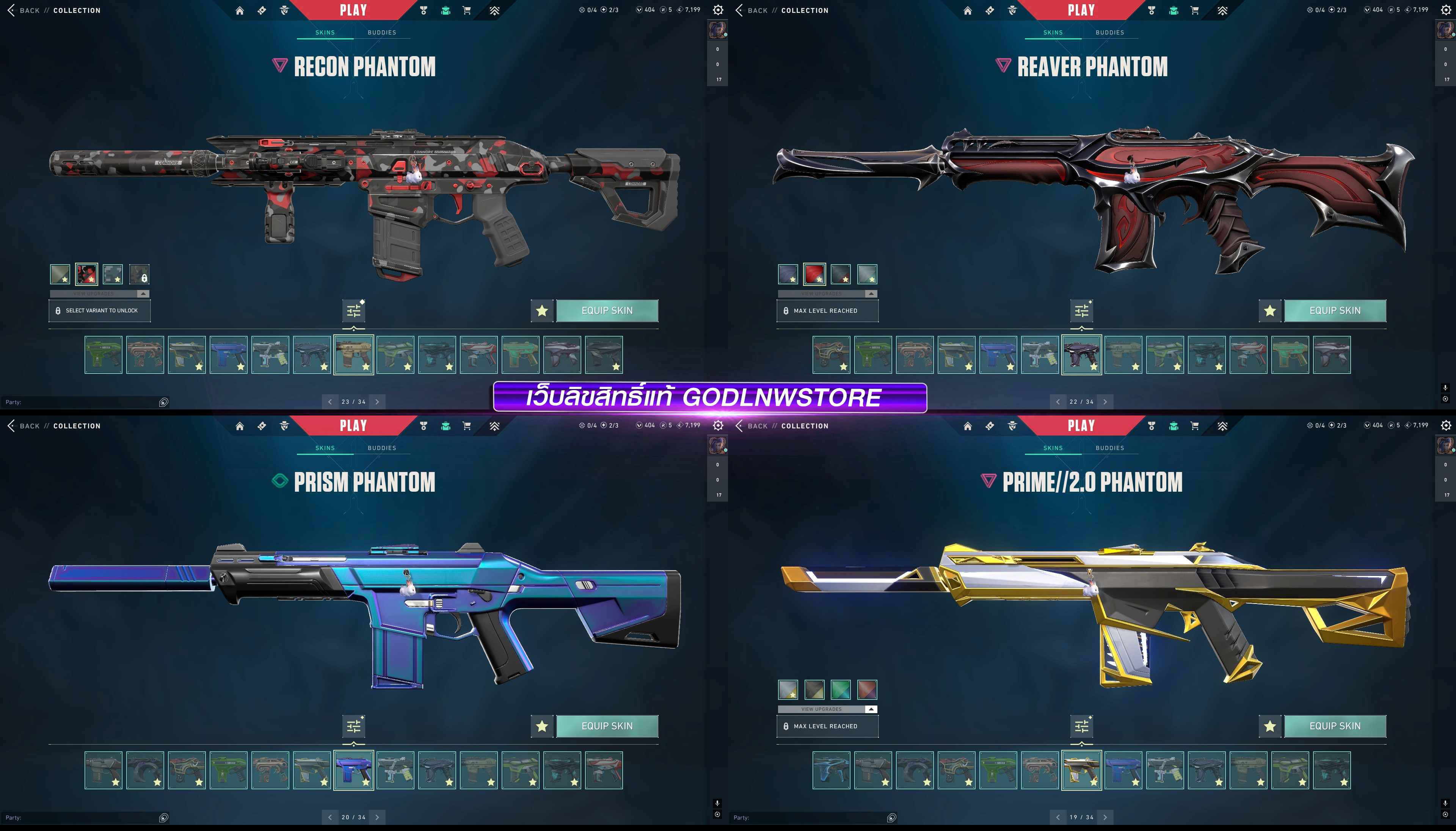The image size is (1456, 831).
Task: Favorite the Reaver Phantom with the star button
Action: point(1269,310)
